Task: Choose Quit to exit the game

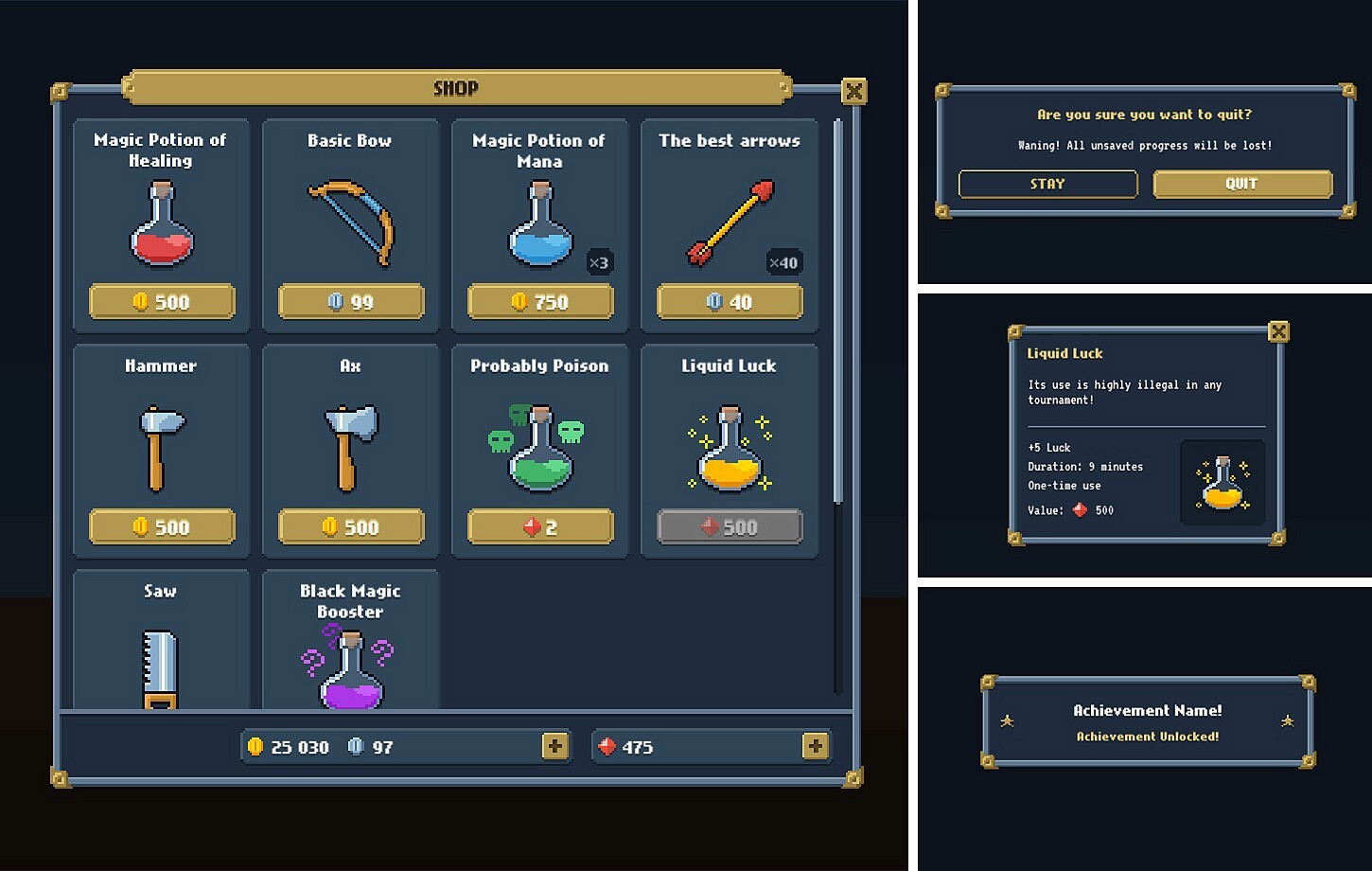Action: [x=1240, y=184]
